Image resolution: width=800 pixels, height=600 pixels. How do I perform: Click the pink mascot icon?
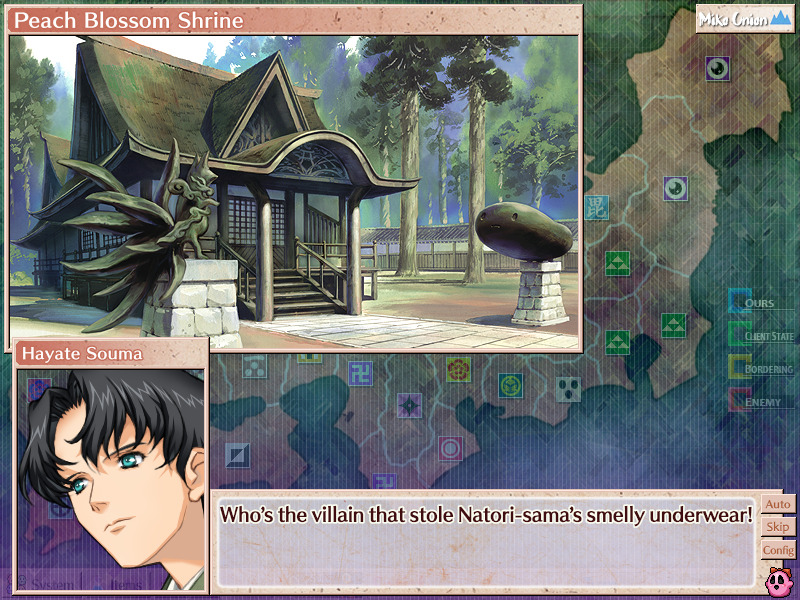(779, 578)
